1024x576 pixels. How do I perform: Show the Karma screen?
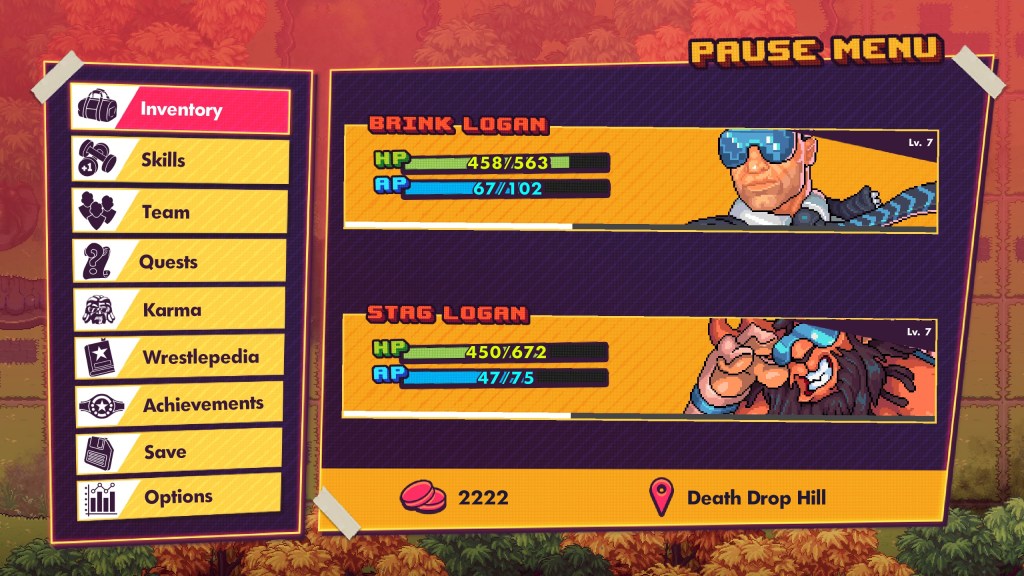(x=180, y=310)
